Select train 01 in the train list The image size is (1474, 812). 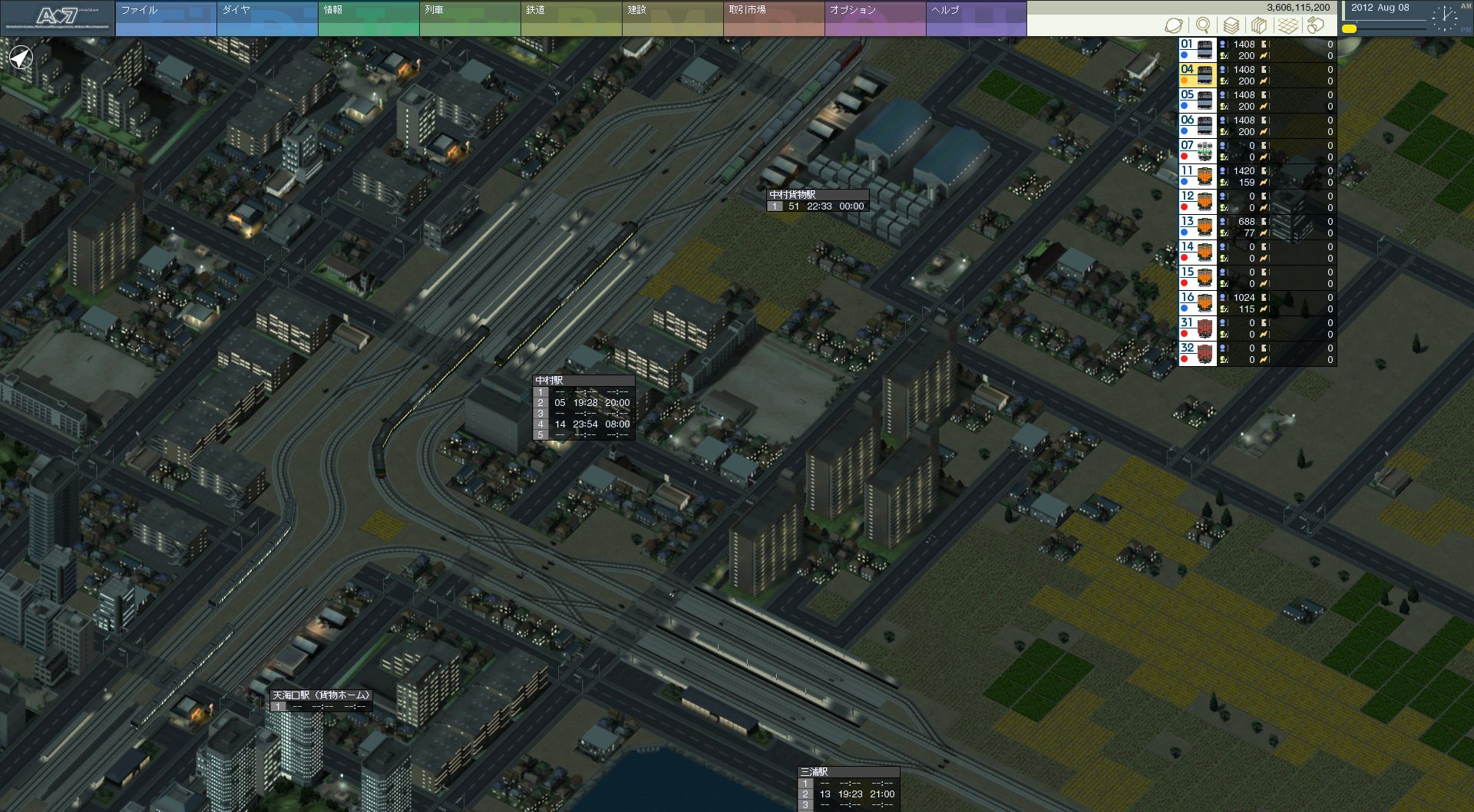[1197, 50]
